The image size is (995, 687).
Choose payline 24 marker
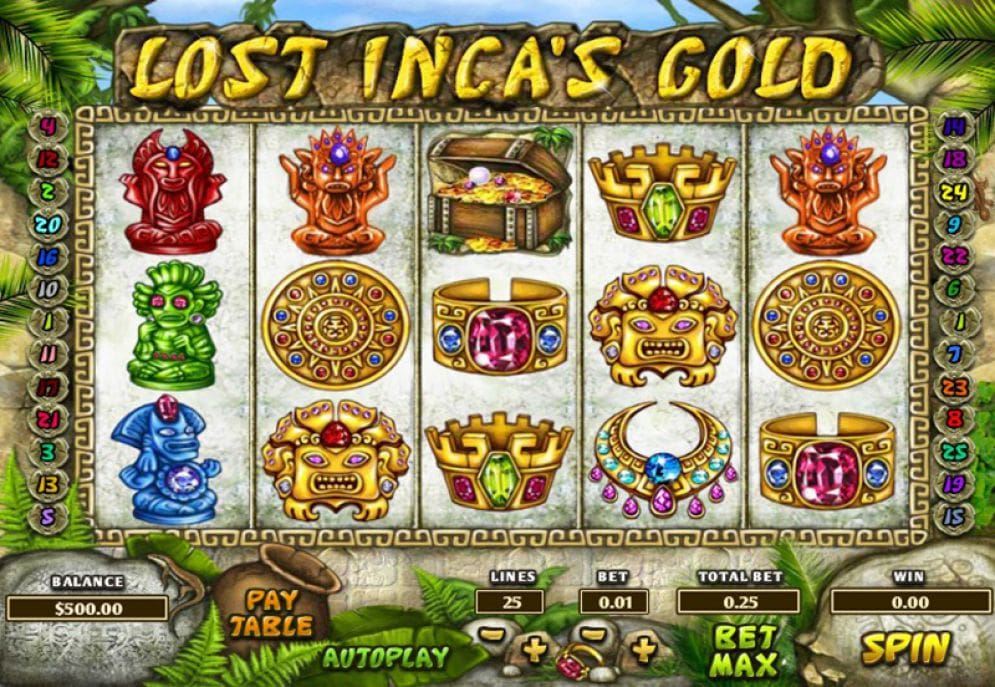[953, 192]
